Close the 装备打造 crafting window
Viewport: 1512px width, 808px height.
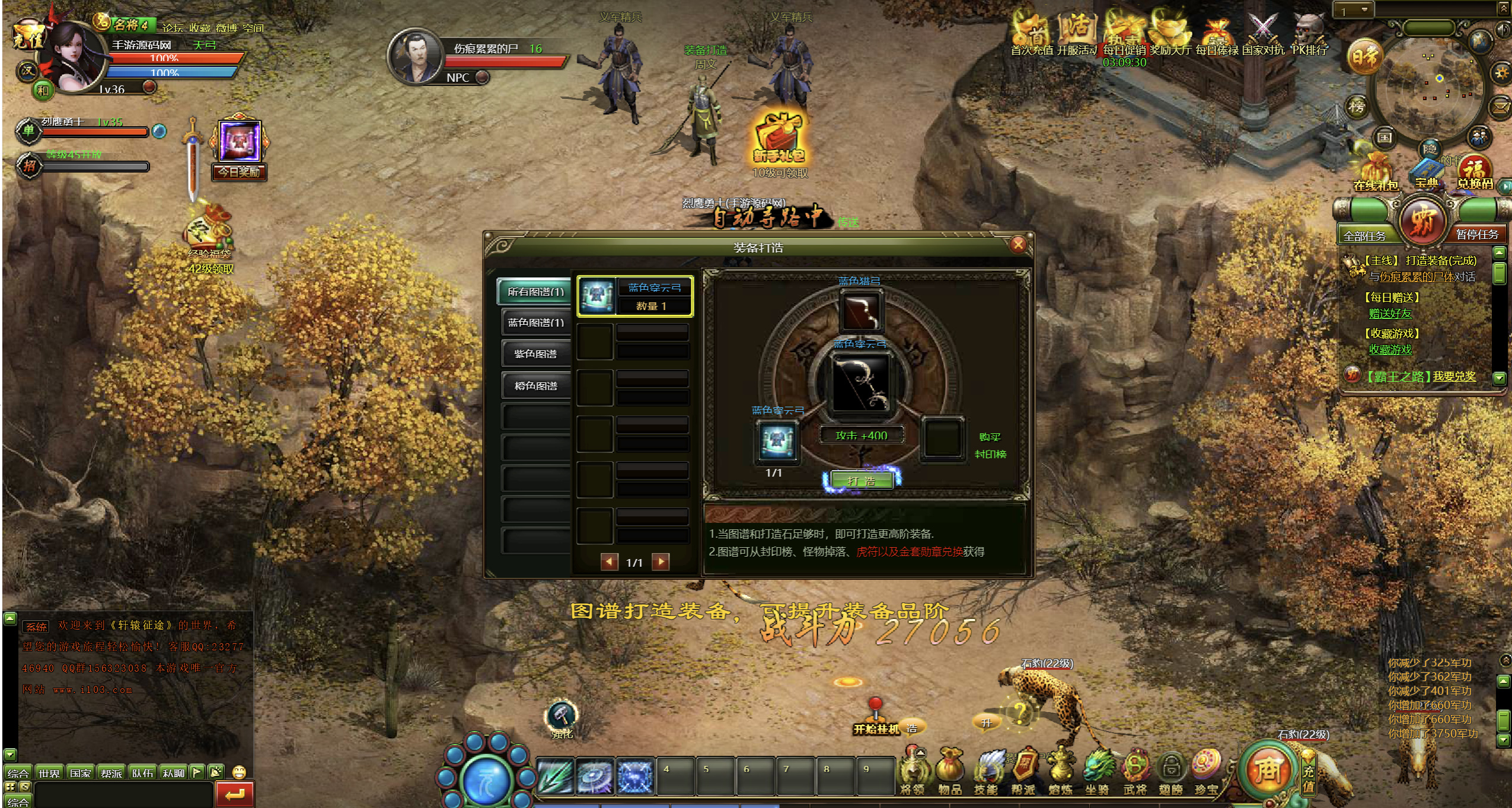(1018, 244)
